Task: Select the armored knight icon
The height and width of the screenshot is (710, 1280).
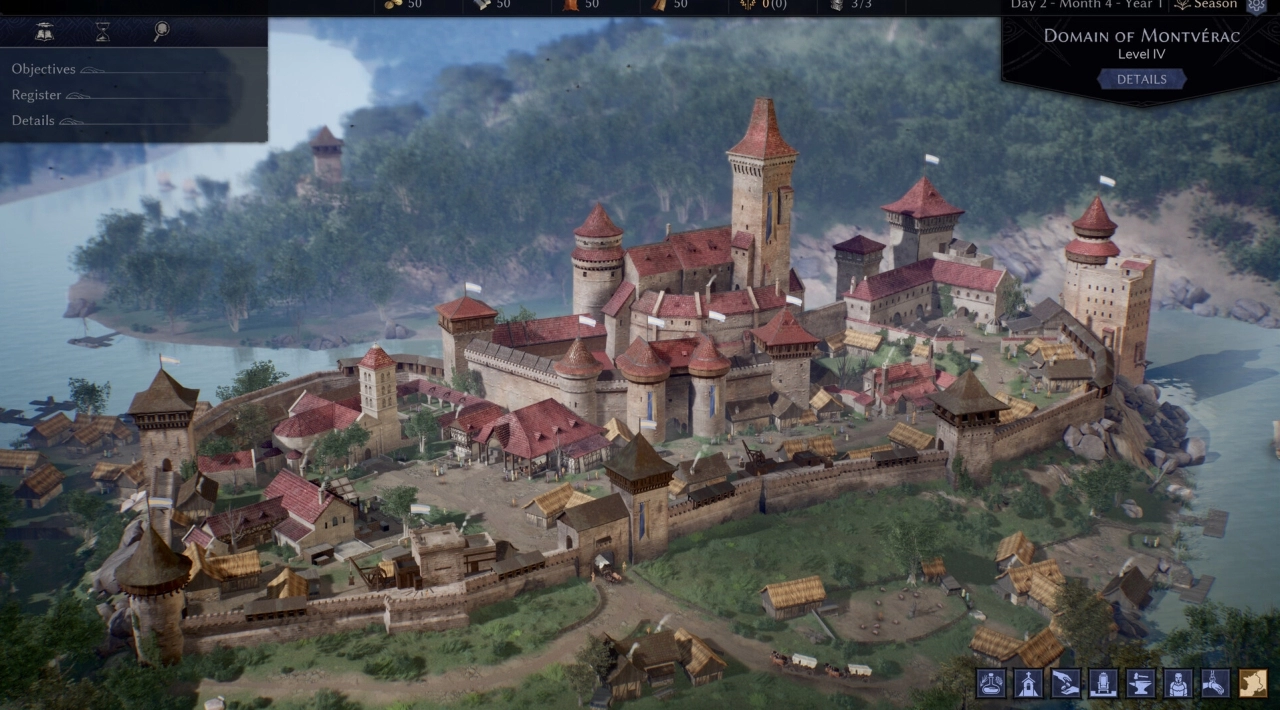Action: tap(1178, 683)
